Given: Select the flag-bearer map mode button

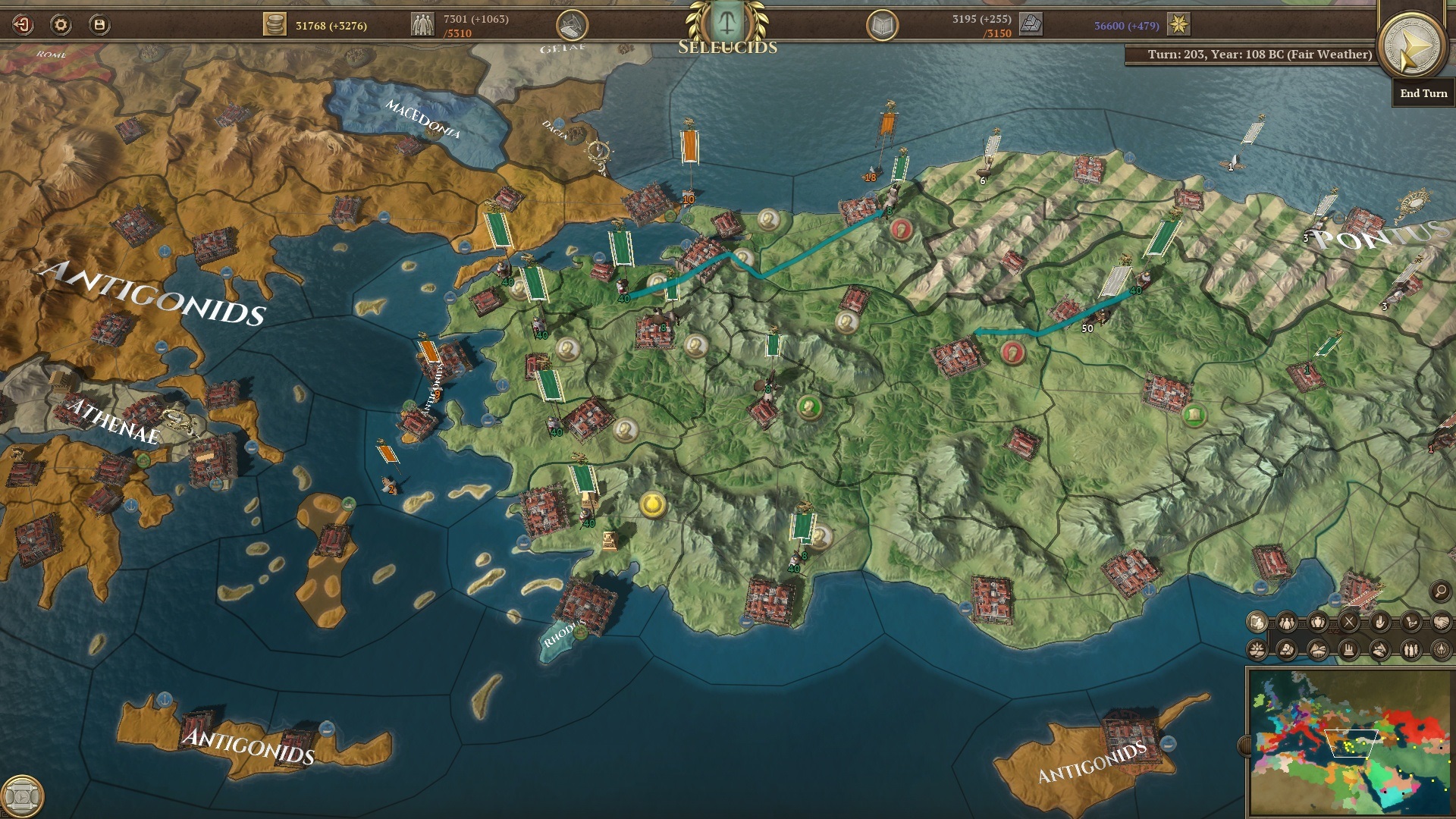Looking at the screenshot, I should pos(1257,623).
